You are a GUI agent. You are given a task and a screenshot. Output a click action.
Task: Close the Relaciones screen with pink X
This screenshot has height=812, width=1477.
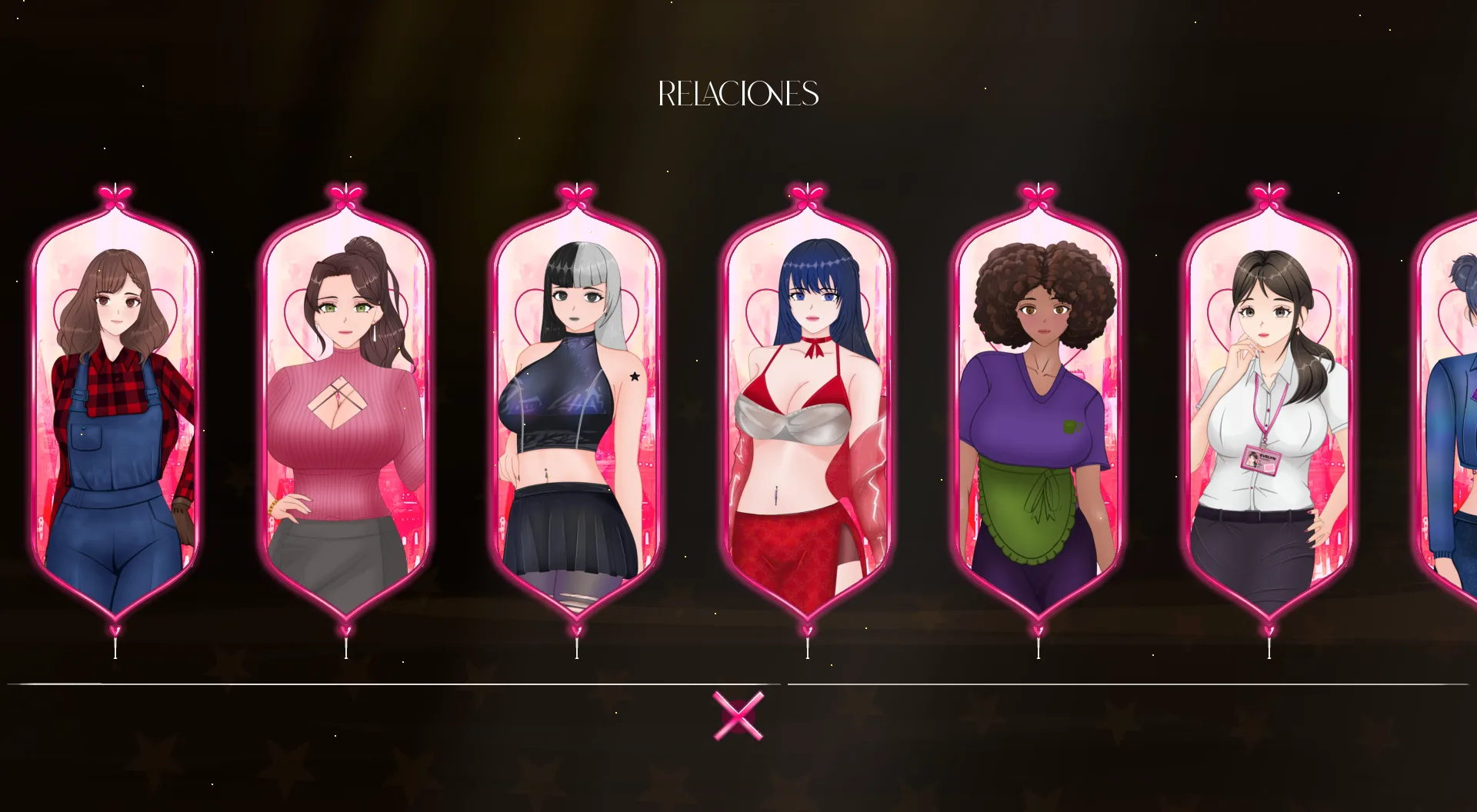click(x=738, y=716)
